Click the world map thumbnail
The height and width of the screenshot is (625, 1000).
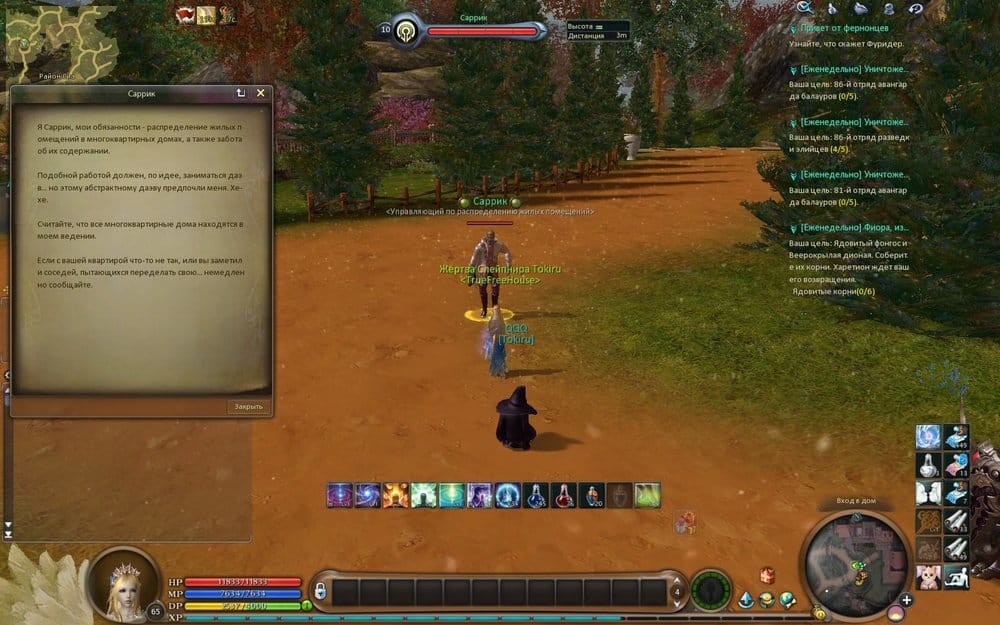click(44, 36)
